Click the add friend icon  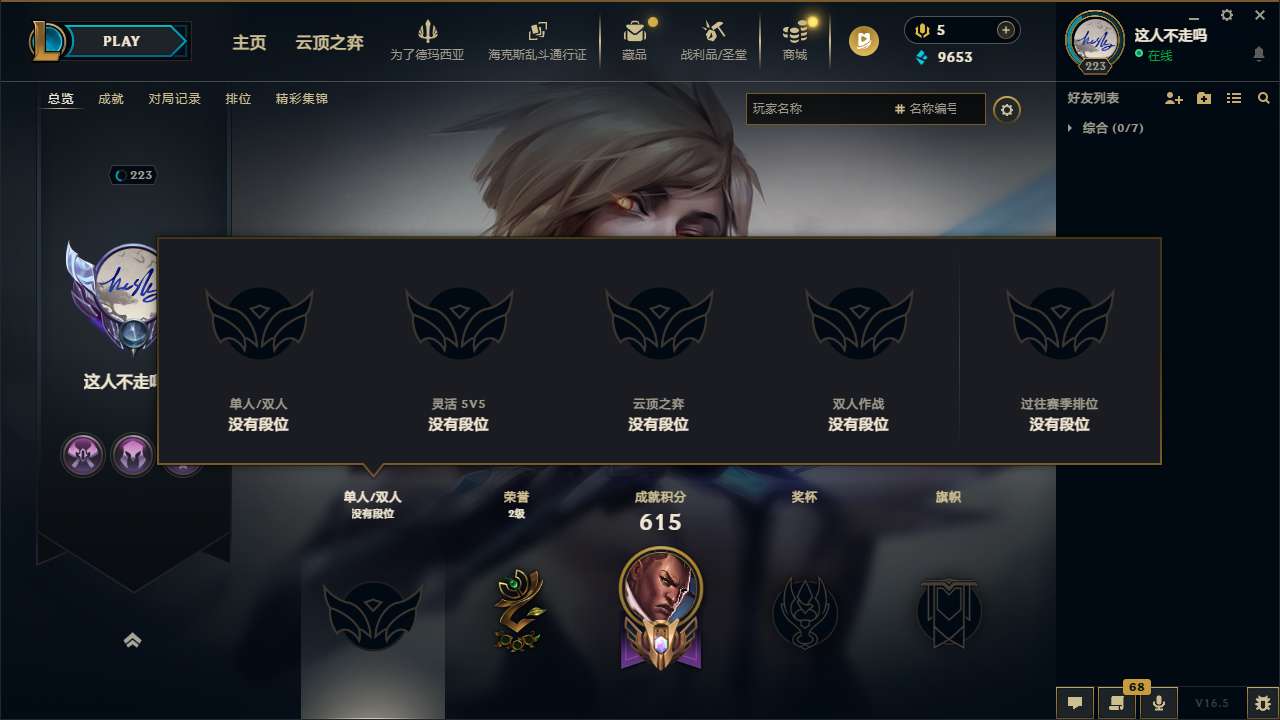(1172, 98)
